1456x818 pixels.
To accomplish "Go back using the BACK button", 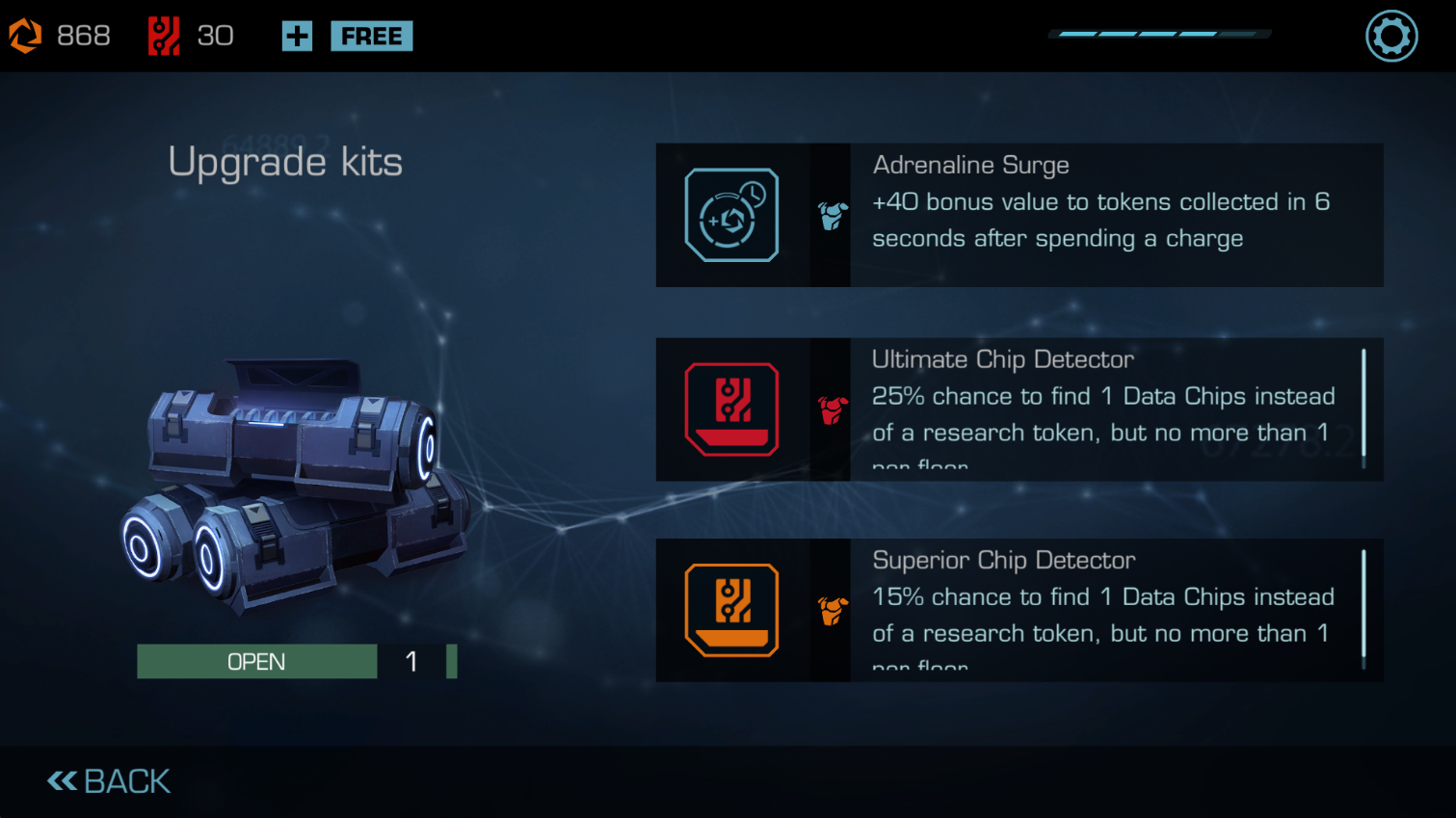I will coord(109,781).
